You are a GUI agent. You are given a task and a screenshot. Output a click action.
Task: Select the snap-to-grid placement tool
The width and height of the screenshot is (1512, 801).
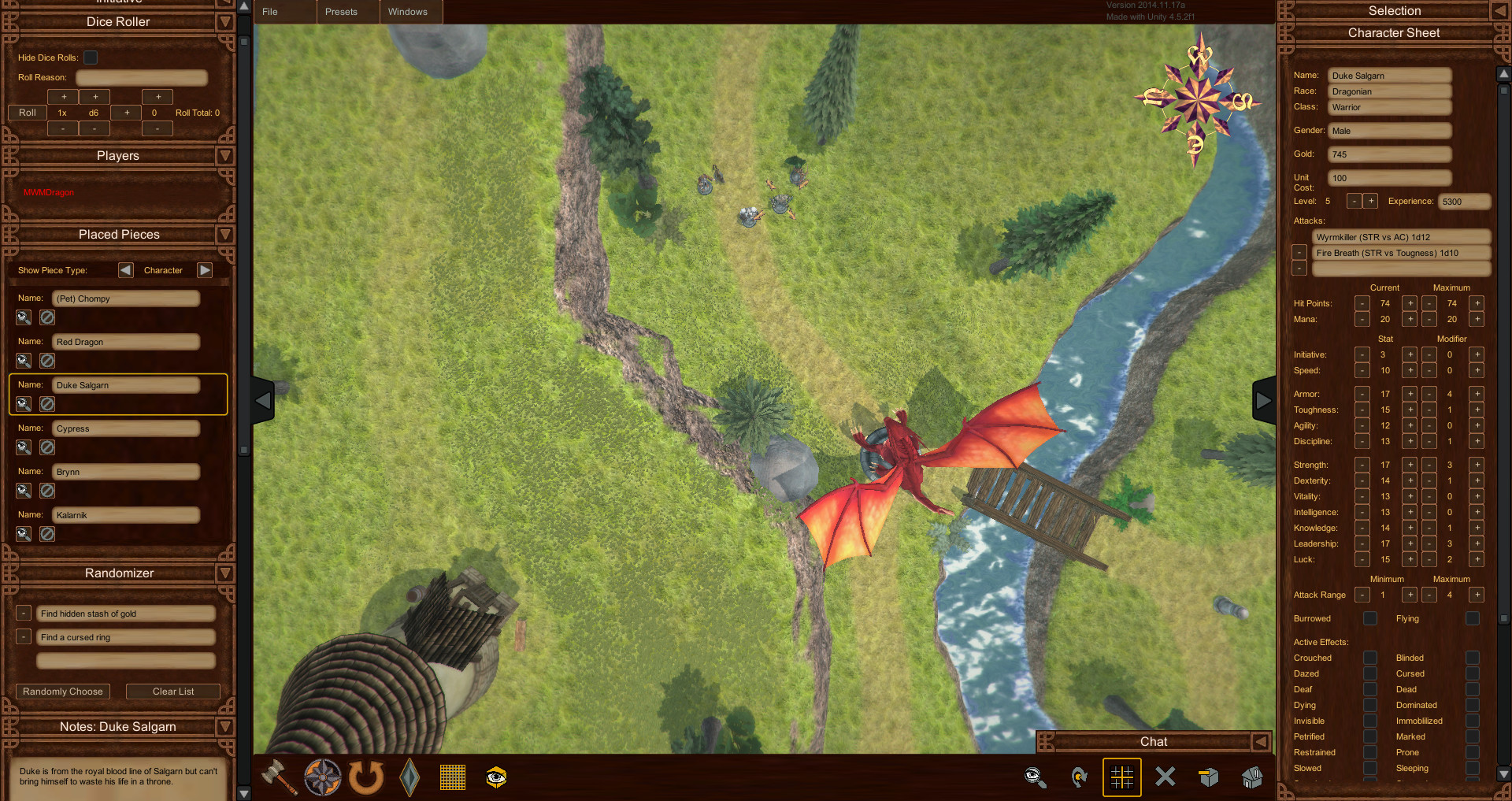[x=1121, y=777]
